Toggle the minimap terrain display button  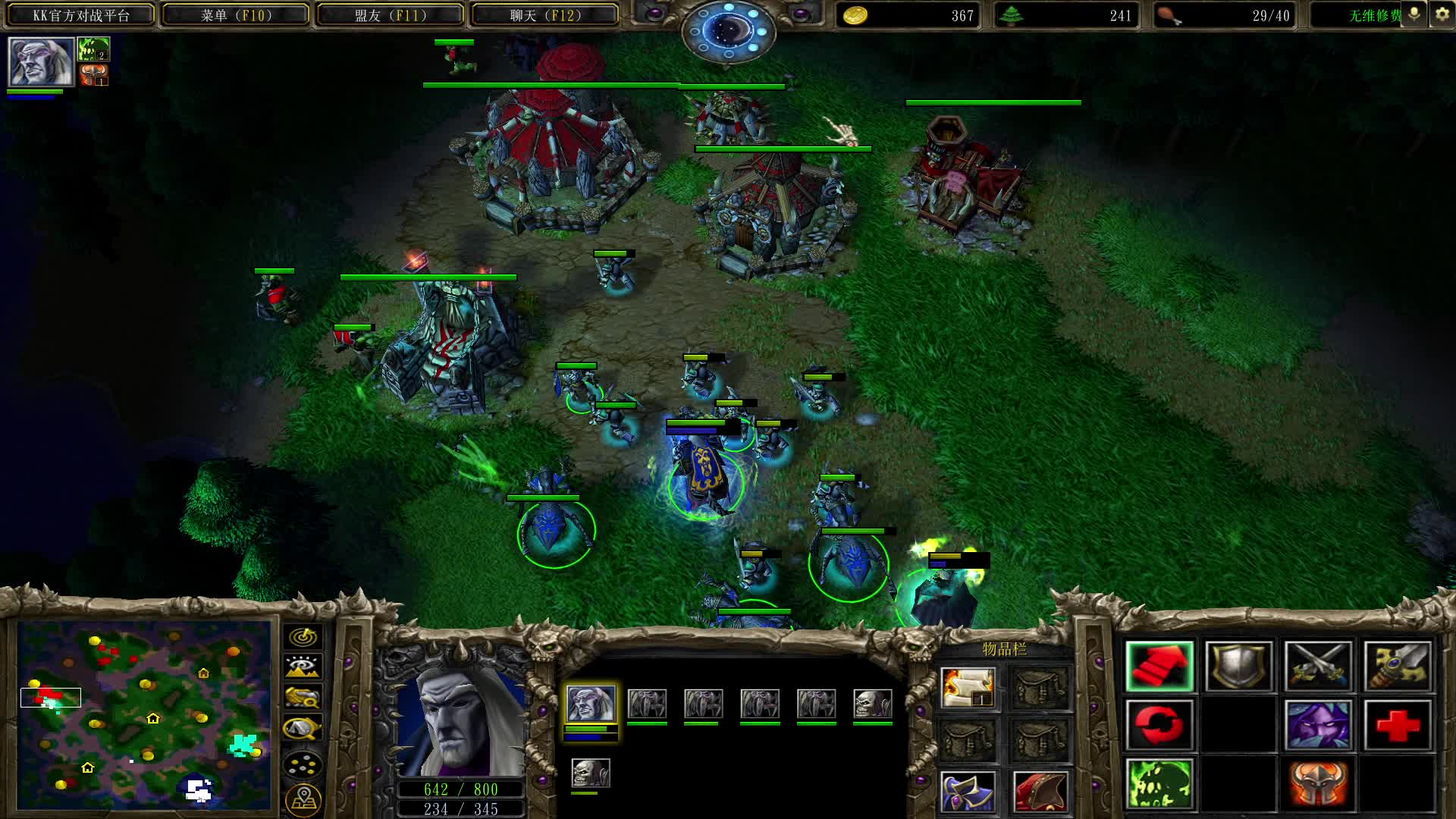tap(303, 667)
